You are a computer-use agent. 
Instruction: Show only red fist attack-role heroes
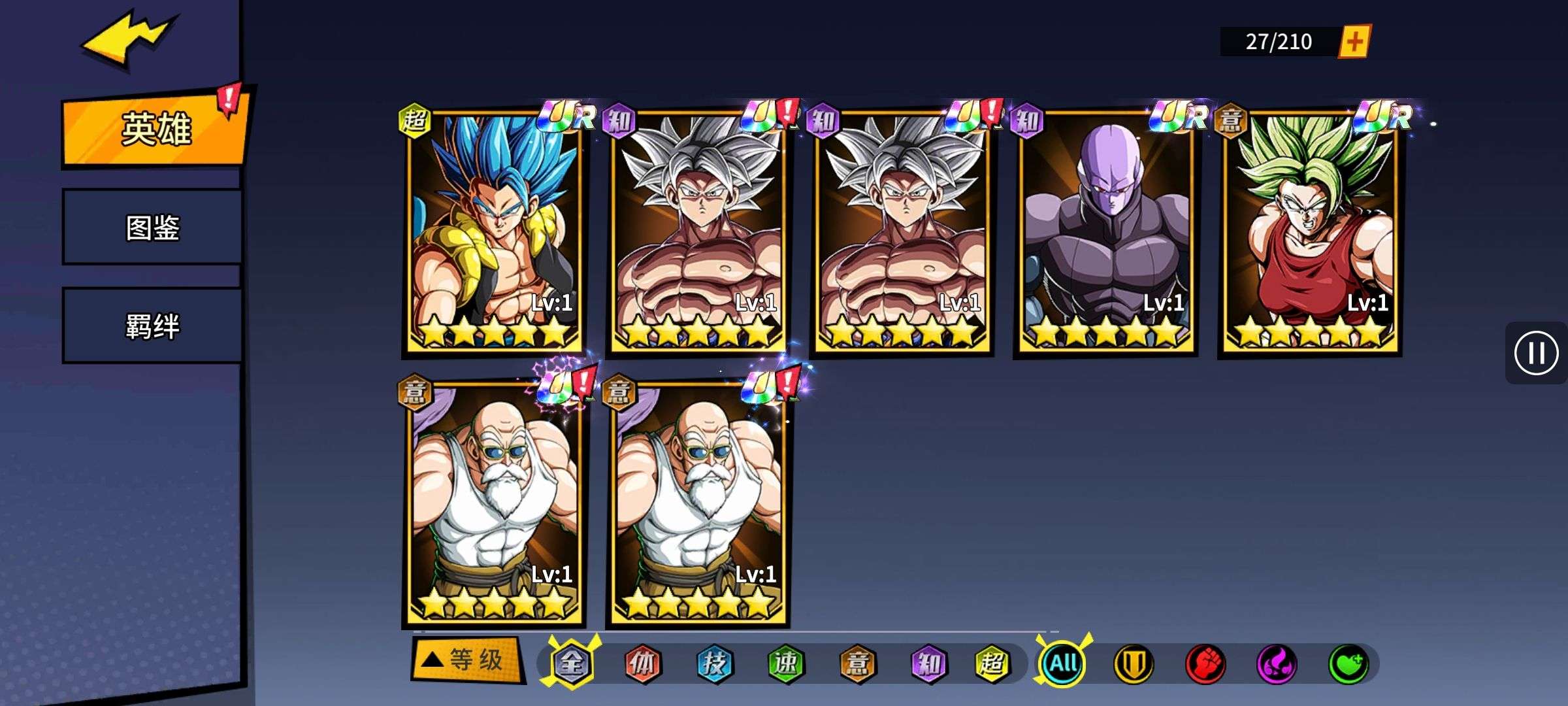point(1205,664)
